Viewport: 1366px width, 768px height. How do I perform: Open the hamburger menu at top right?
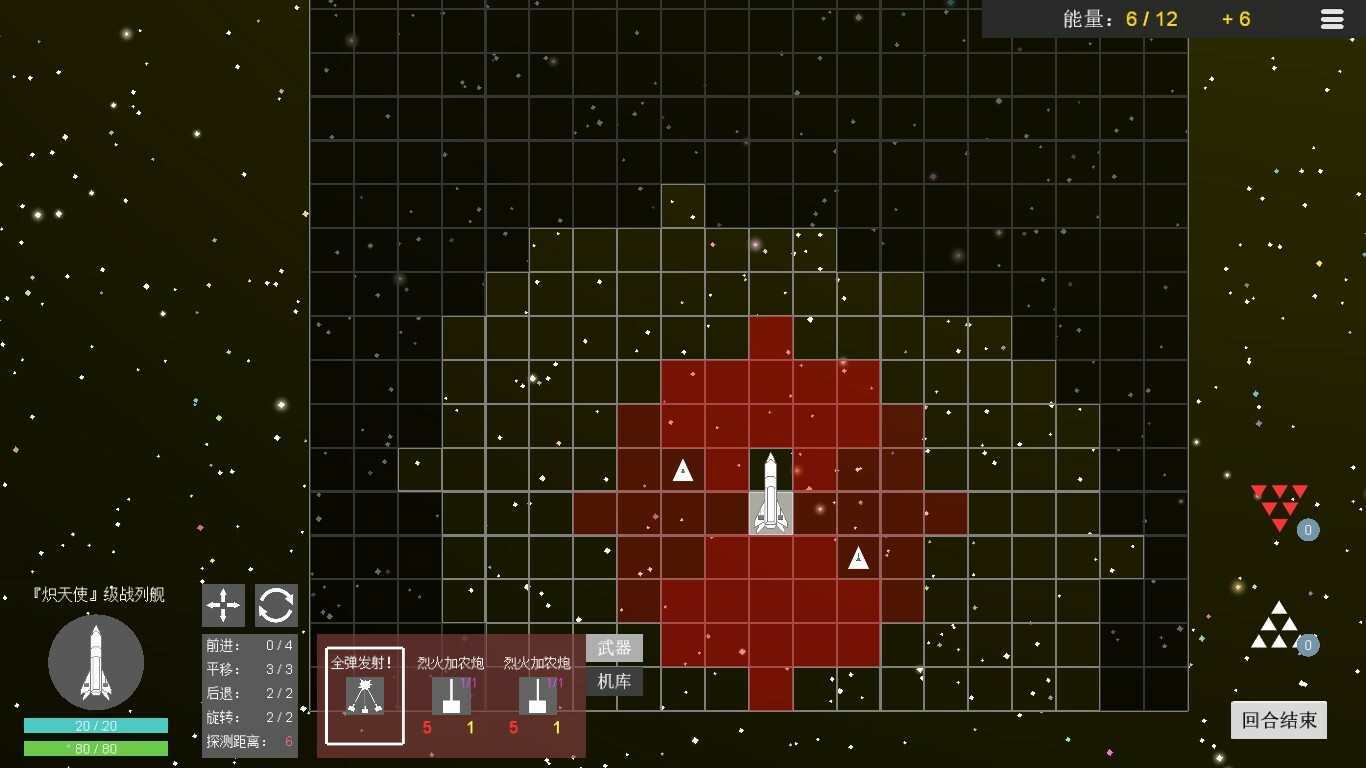pyautogui.click(x=1331, y=19)
